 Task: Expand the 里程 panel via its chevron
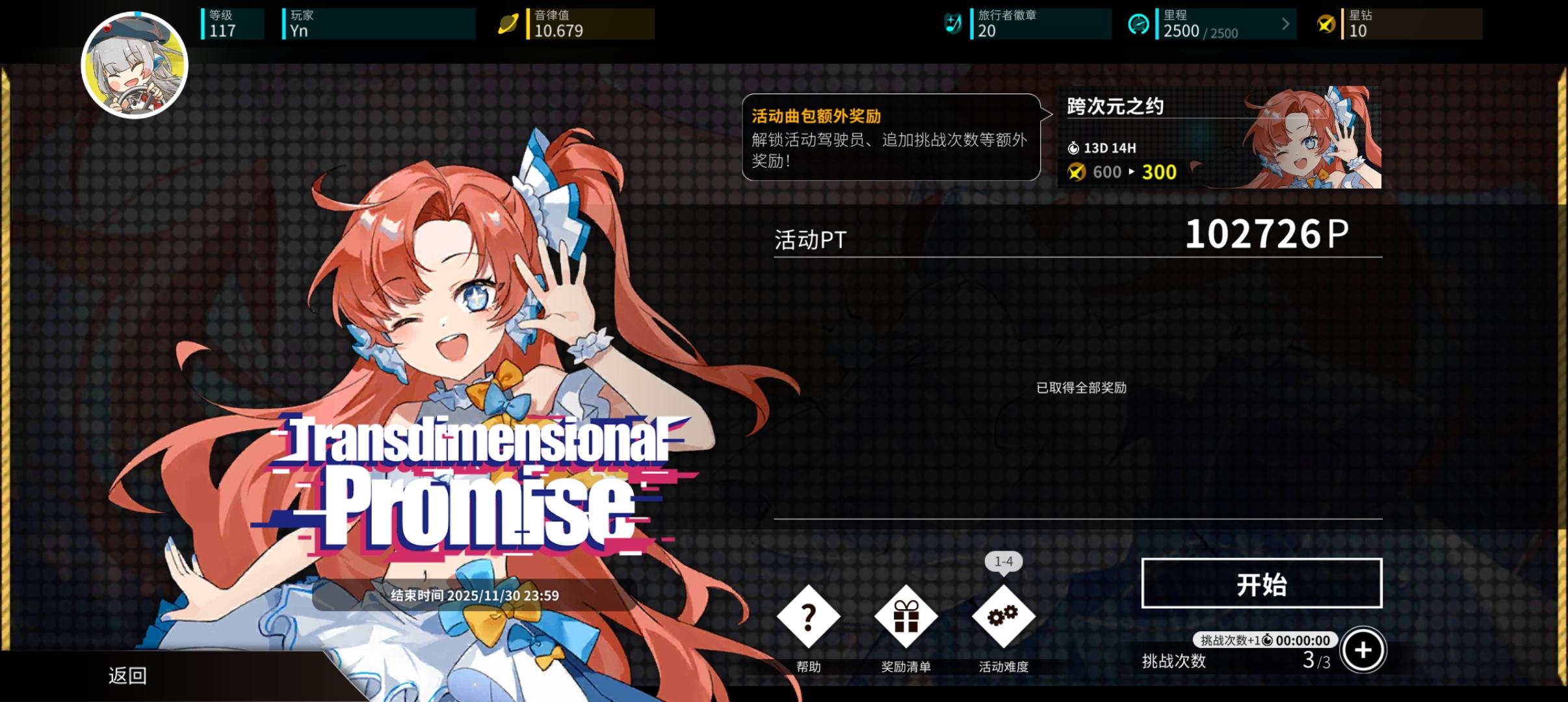click(x=1285, y=23)
